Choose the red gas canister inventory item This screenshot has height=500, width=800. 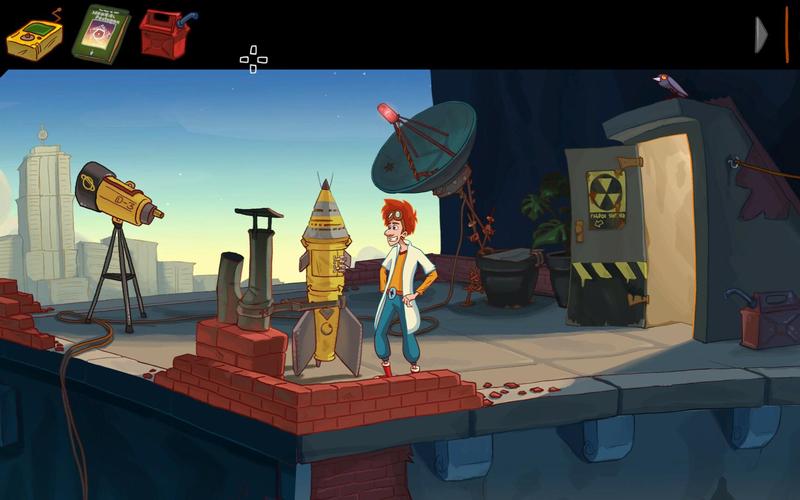[164, 35]
